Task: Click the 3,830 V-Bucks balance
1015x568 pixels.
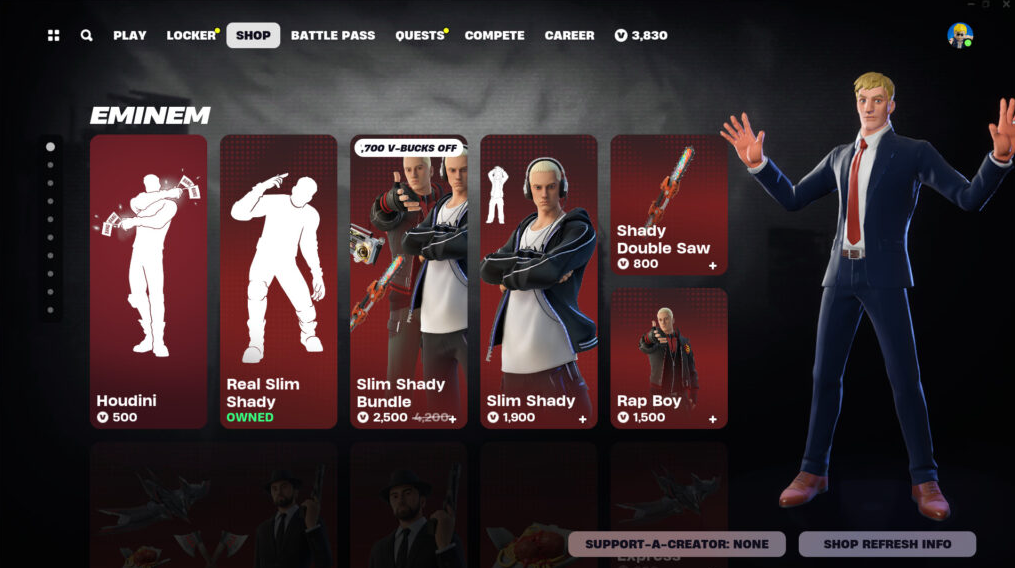Action: (x=641, y=36)
